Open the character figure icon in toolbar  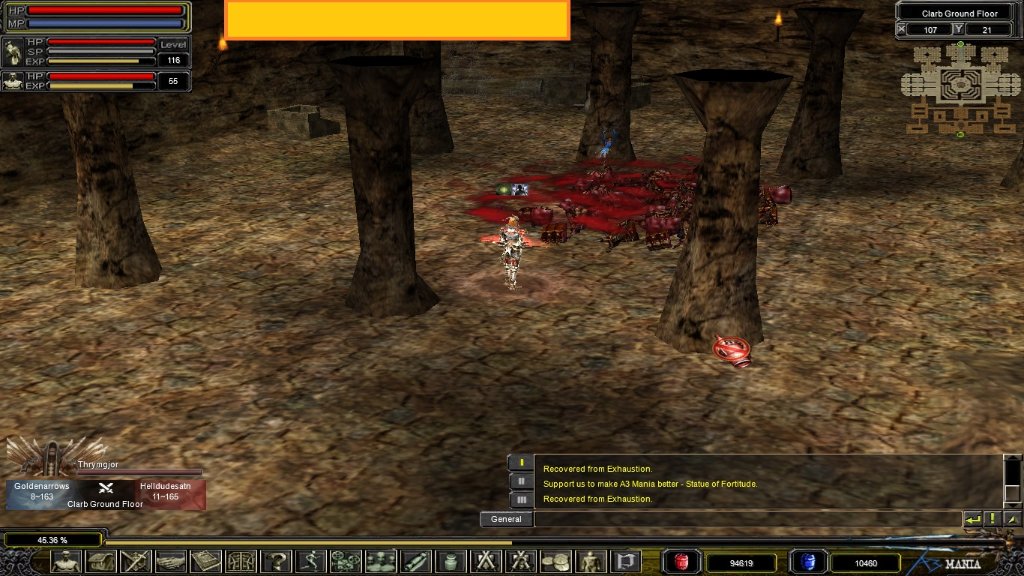(x=67, y=562)
